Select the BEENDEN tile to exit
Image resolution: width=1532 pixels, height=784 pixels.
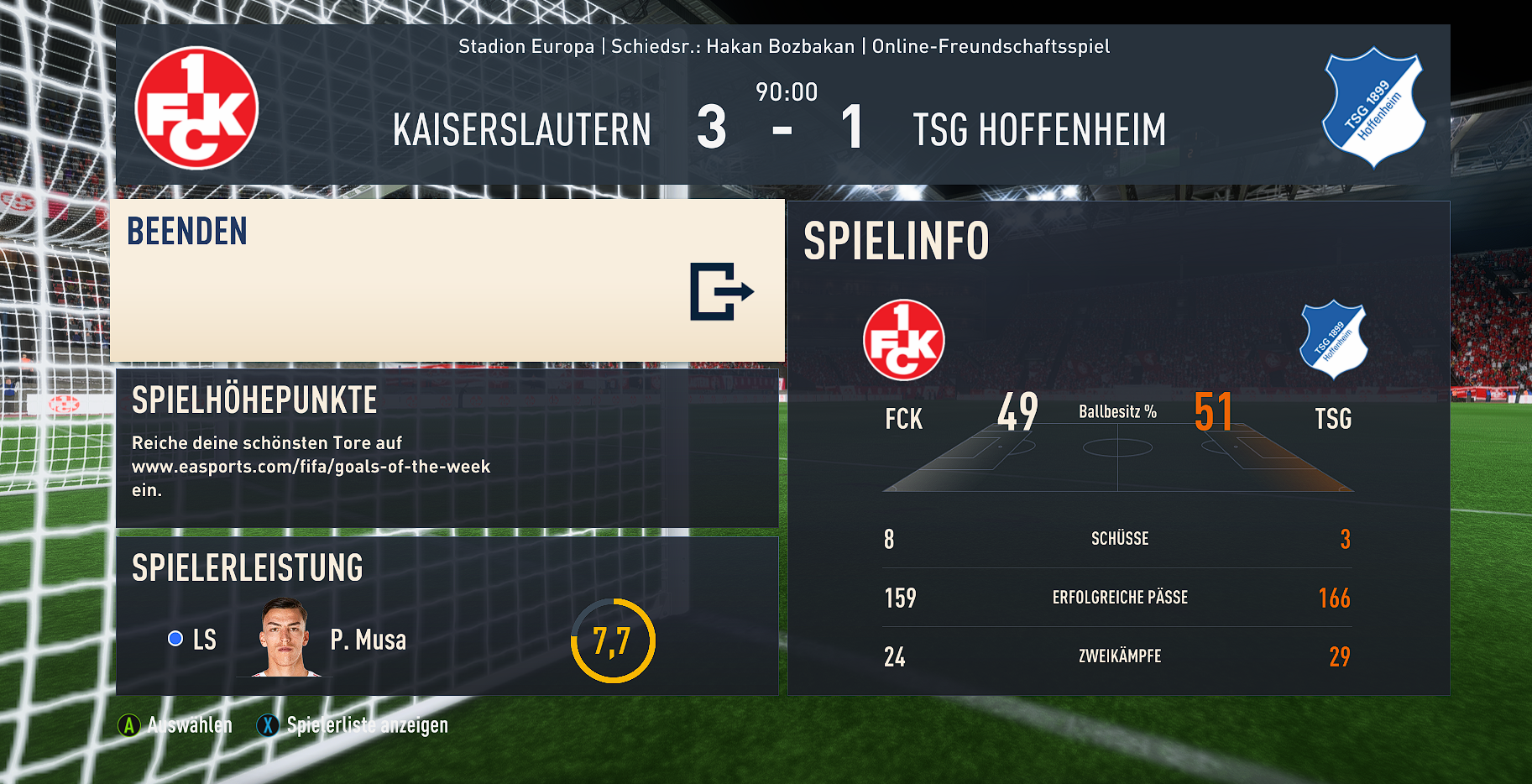coord(447,280)
